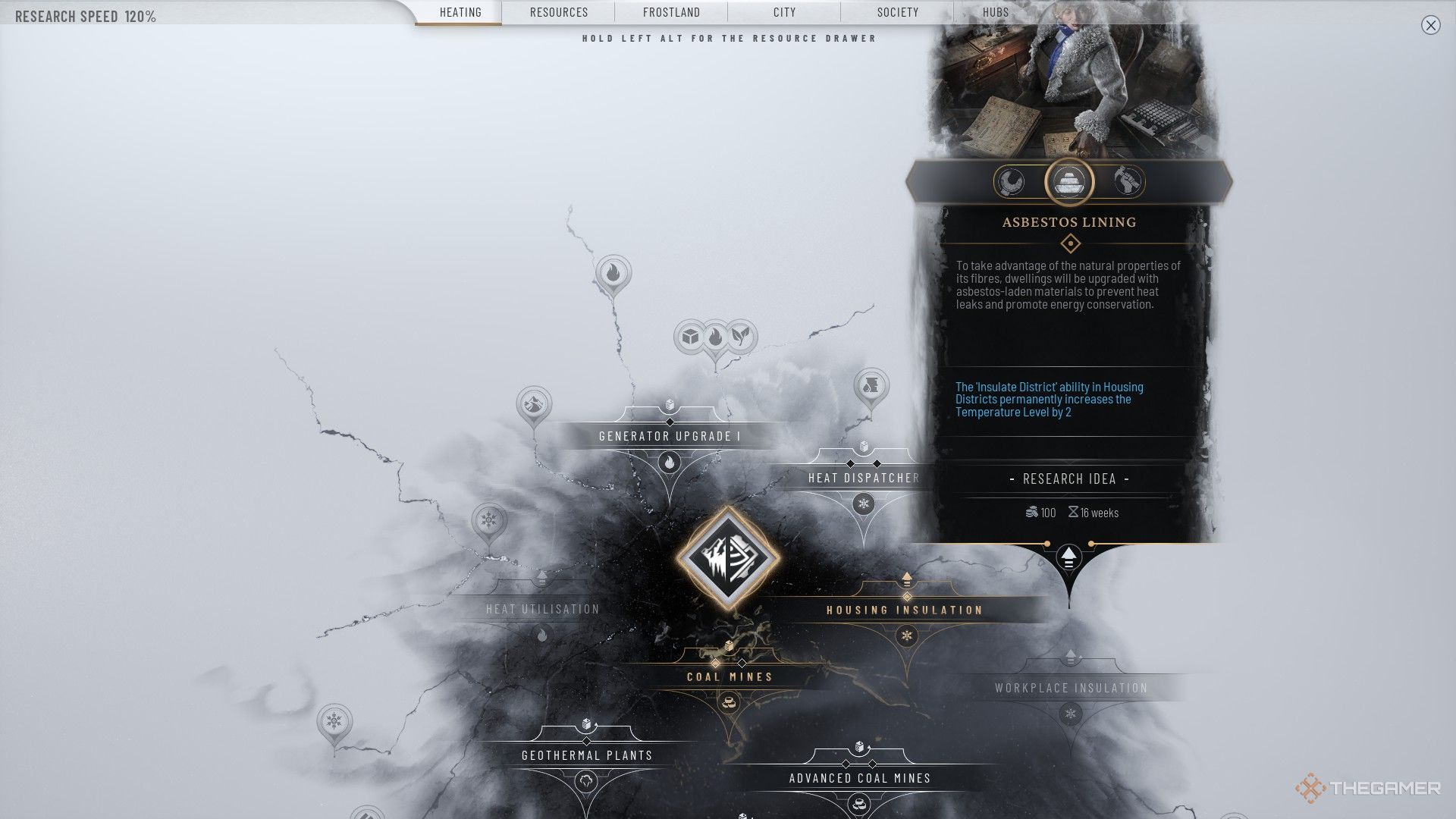Open the Heat Utilisation node

[x=542, y=609]
